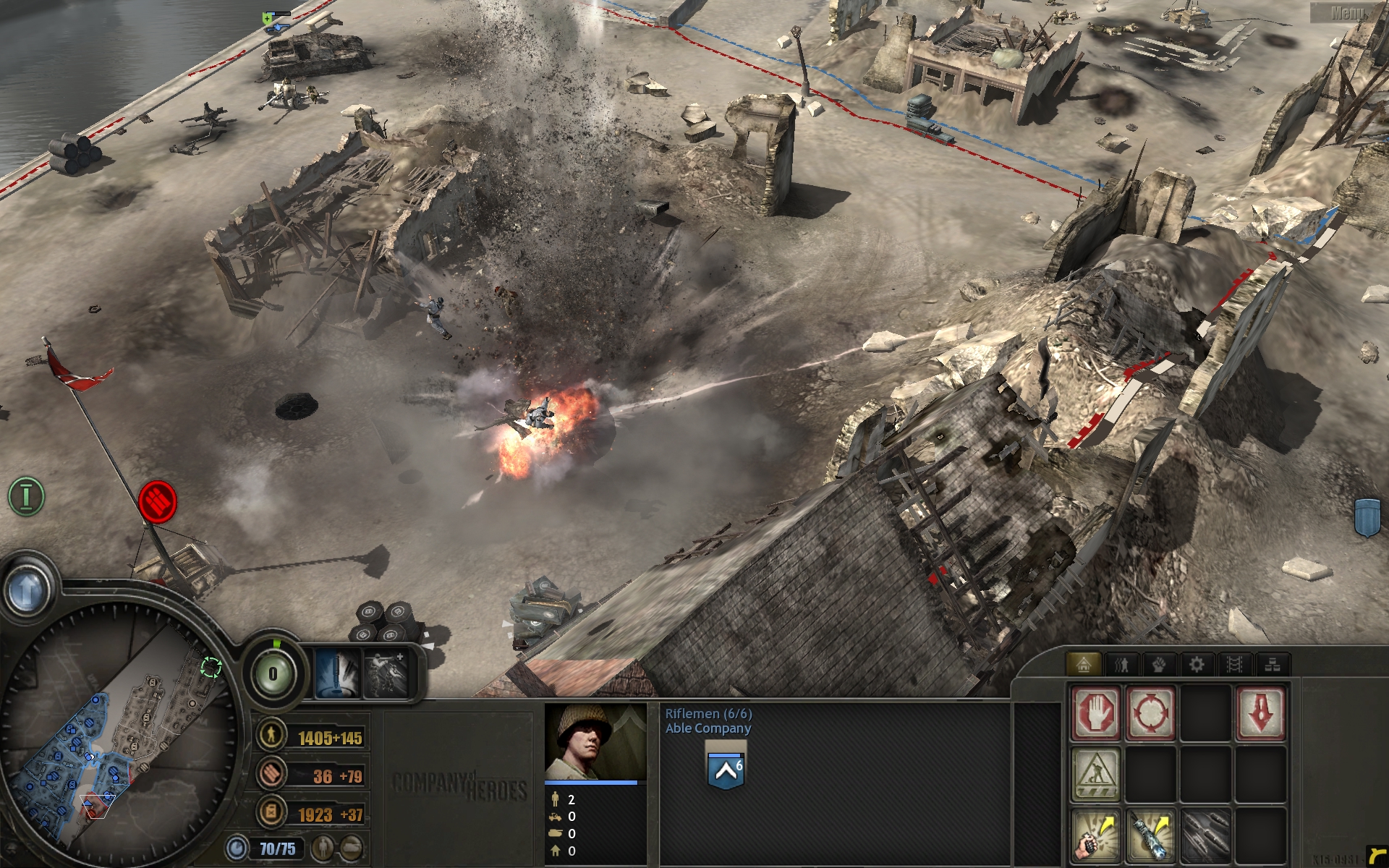The width and height of the screenshot is (1389, 868).
Task: Switch to the gear icon tab
Action: tap(1197, 664)
